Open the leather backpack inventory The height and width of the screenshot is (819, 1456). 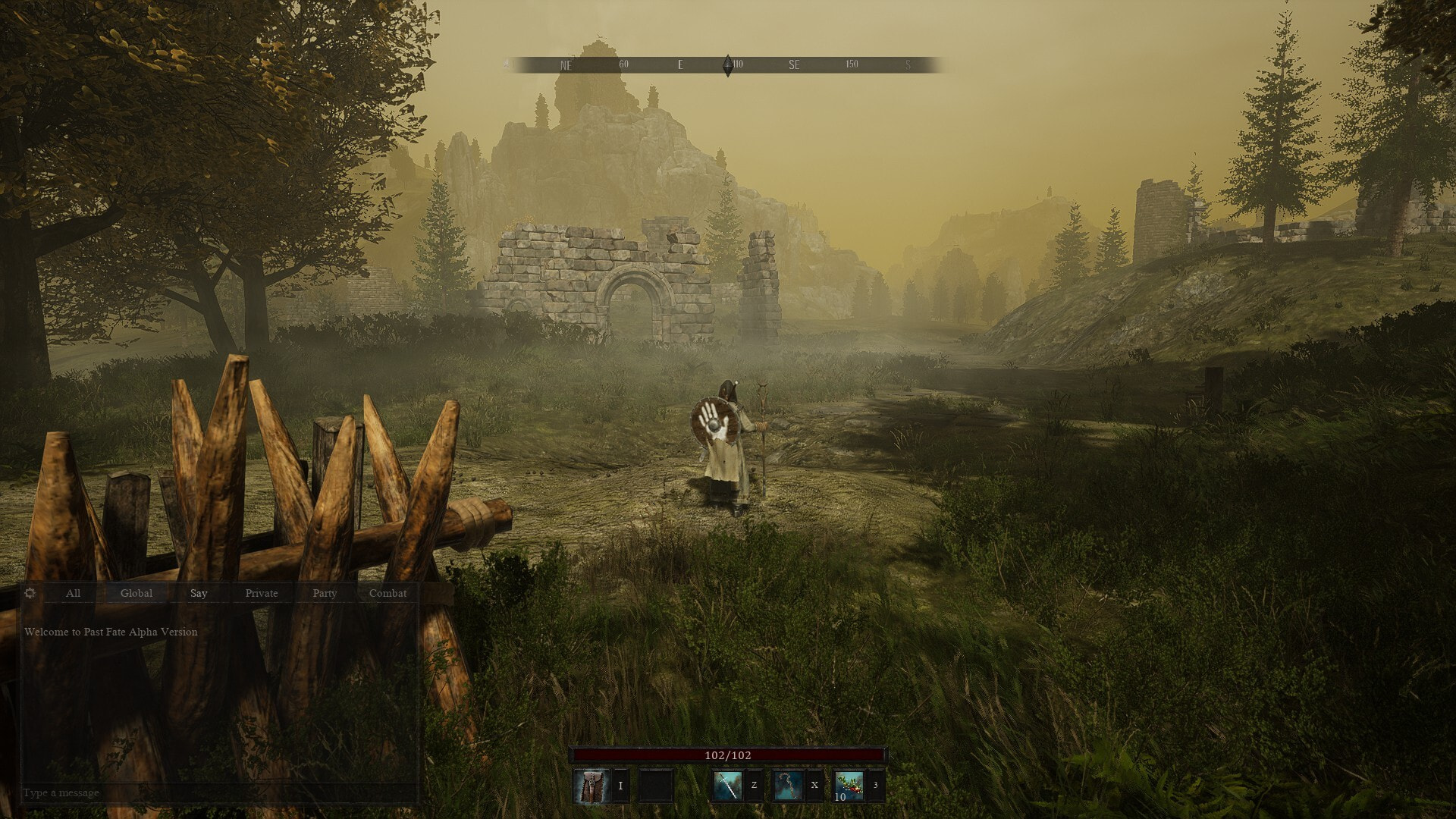(x=591, y=786)
